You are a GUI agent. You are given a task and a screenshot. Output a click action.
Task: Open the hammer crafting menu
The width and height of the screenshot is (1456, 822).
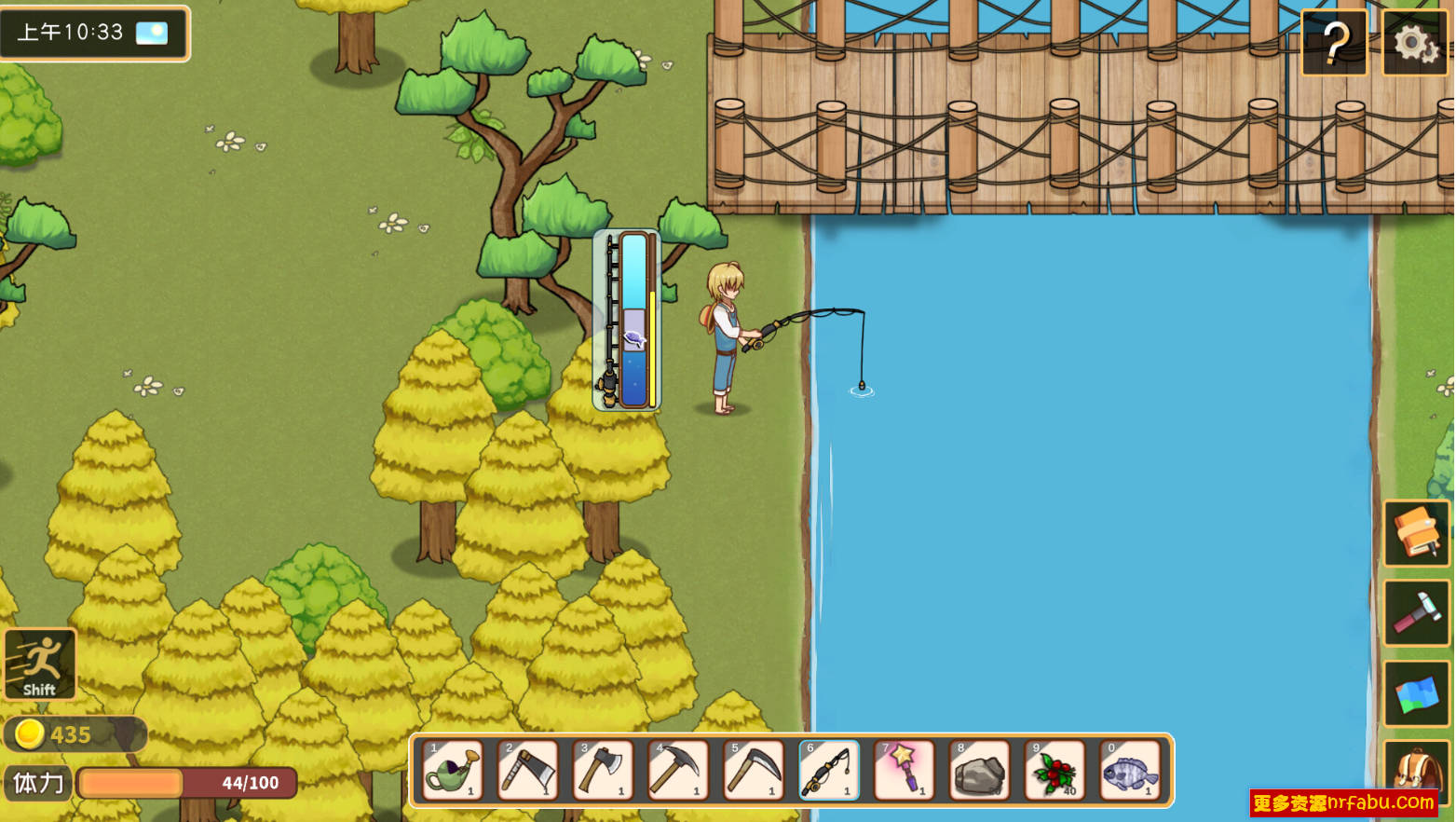[x=1416, y=613]
